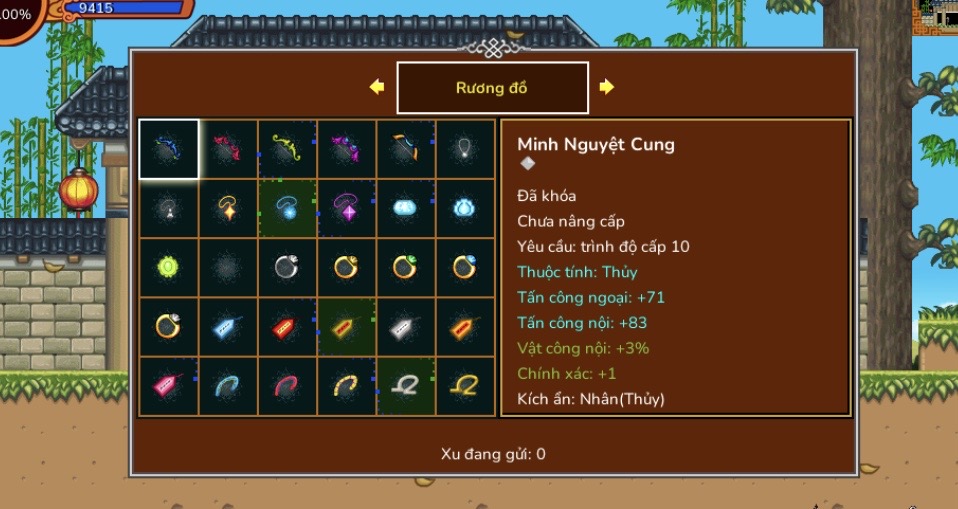Pick the purple diamond pendant necklace

[x=347, y=208]
